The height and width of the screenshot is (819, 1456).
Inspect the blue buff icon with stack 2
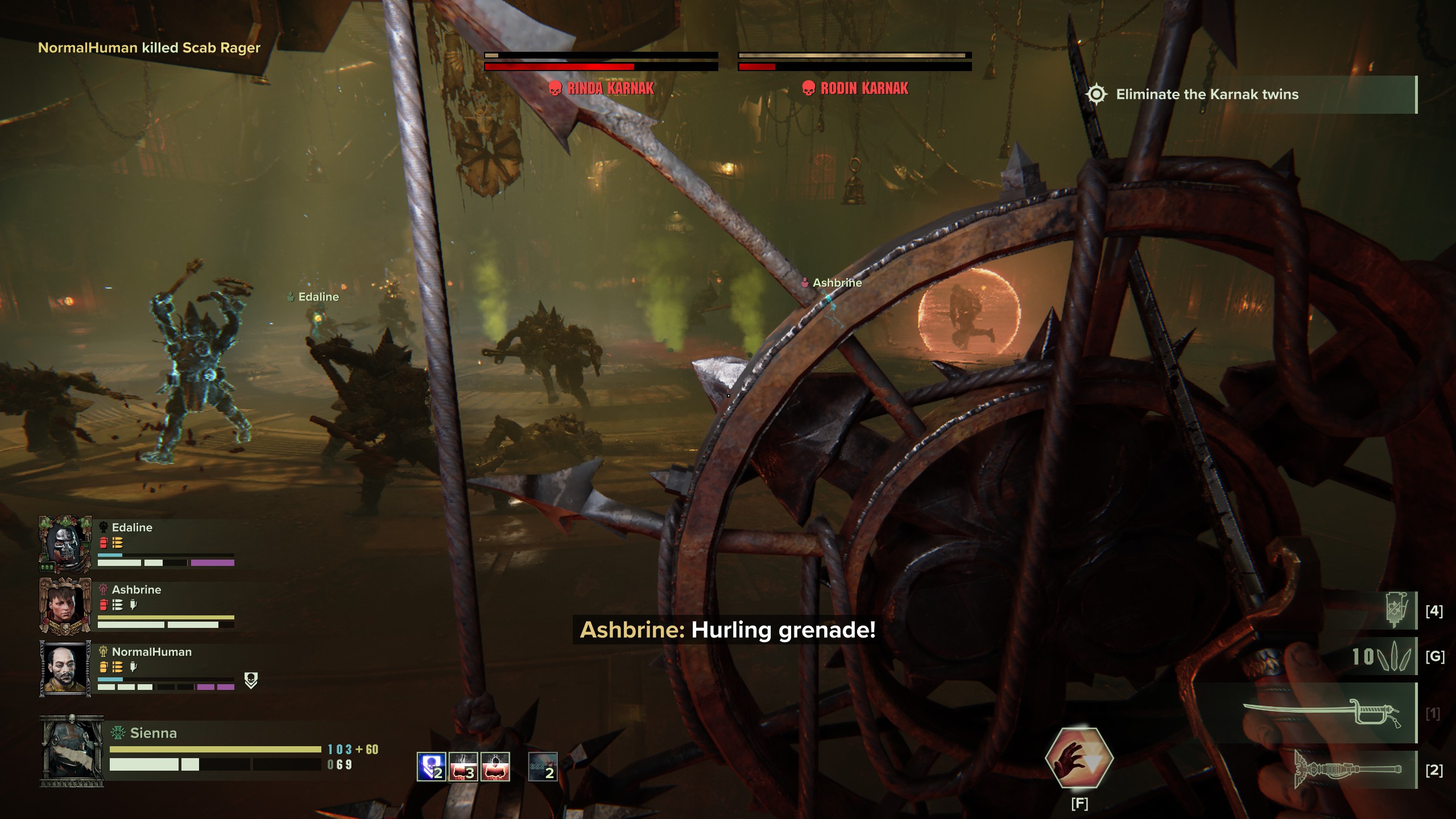pos(431,766)
